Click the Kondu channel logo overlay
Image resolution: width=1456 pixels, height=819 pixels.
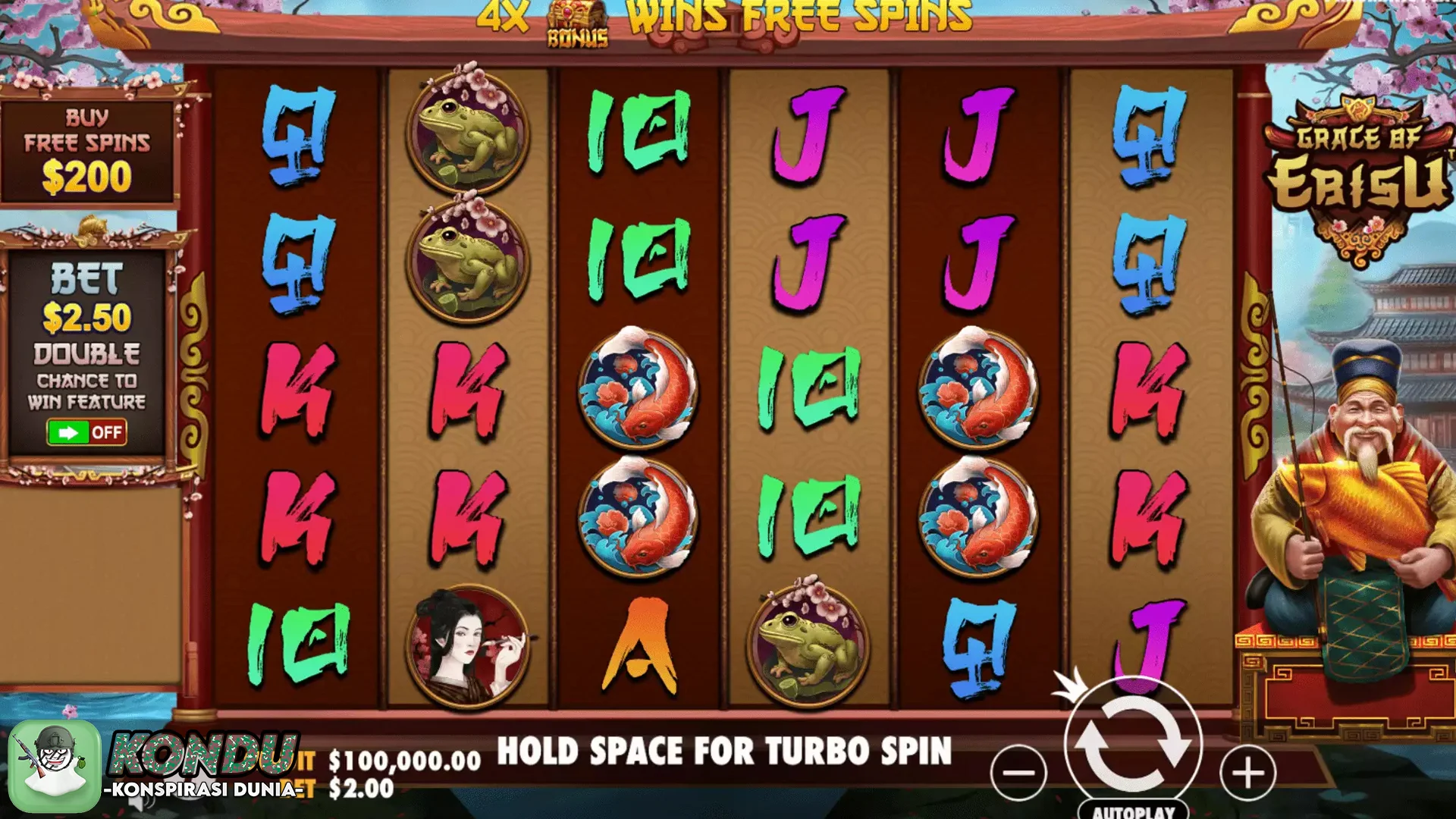click(55, 766)
